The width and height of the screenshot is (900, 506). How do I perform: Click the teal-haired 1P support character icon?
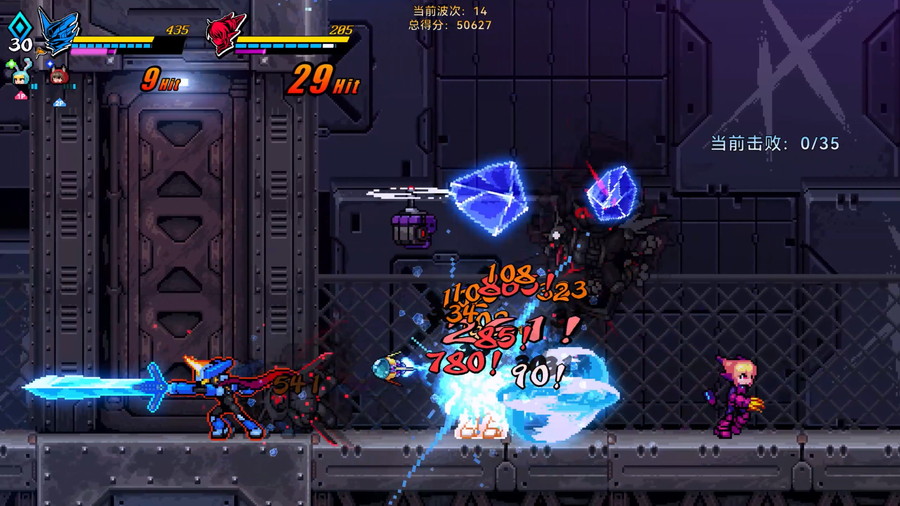[20, 77]
